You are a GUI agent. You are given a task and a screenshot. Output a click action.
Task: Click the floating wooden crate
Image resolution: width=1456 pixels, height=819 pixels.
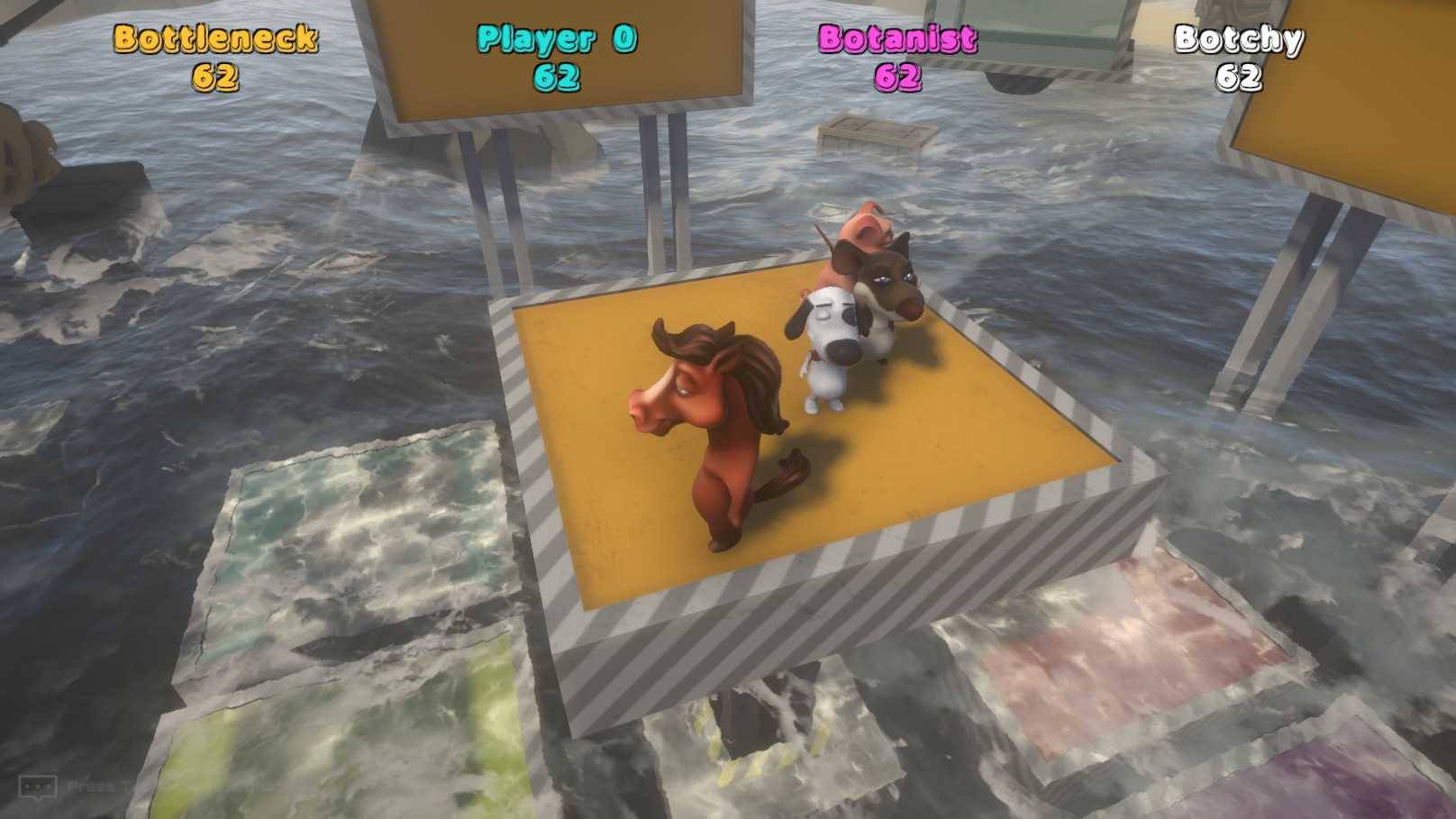point(878,132)
